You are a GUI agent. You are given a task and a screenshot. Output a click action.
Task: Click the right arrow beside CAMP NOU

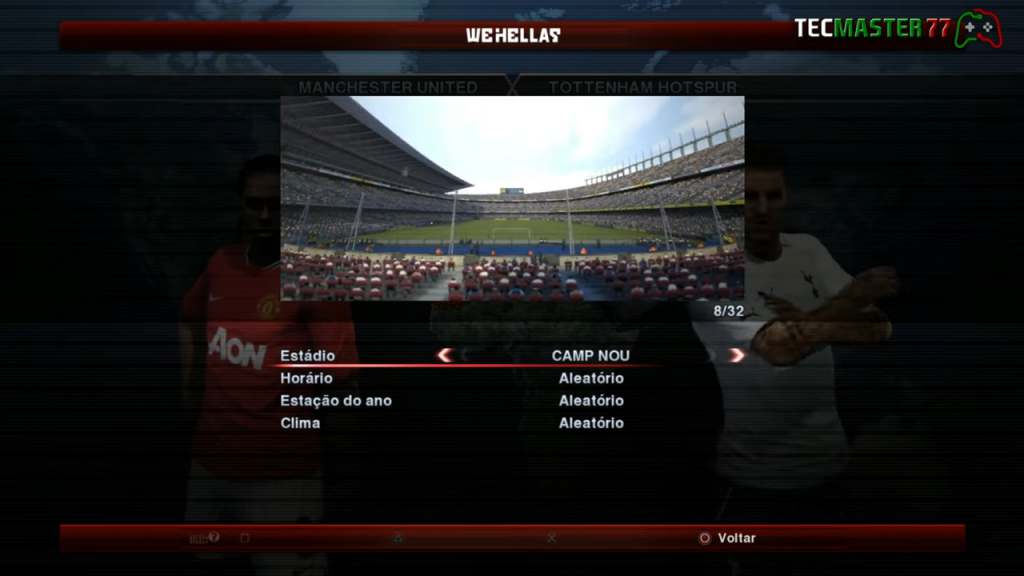pos(737,355)
